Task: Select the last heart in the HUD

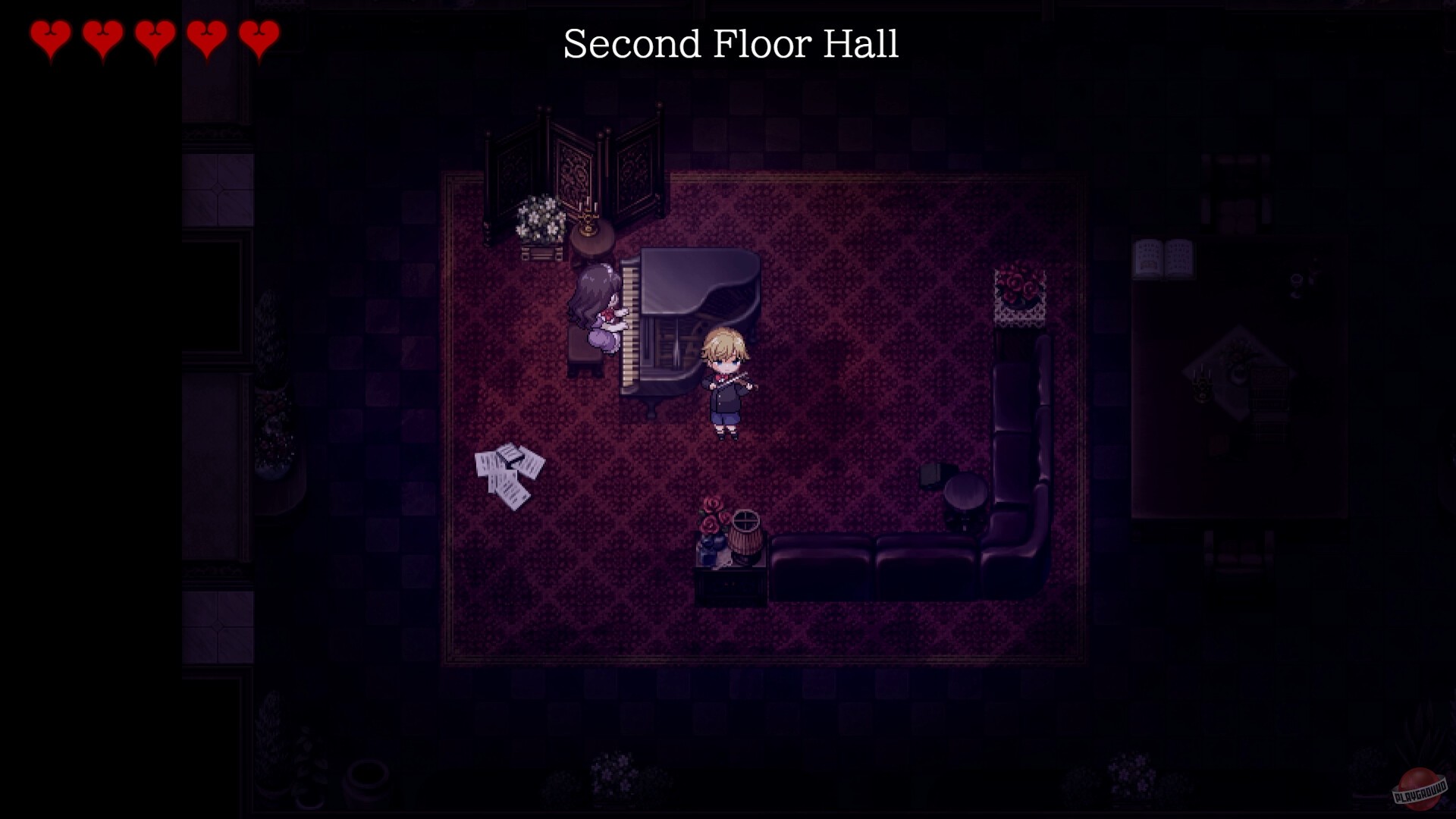Action: (259, 36)
